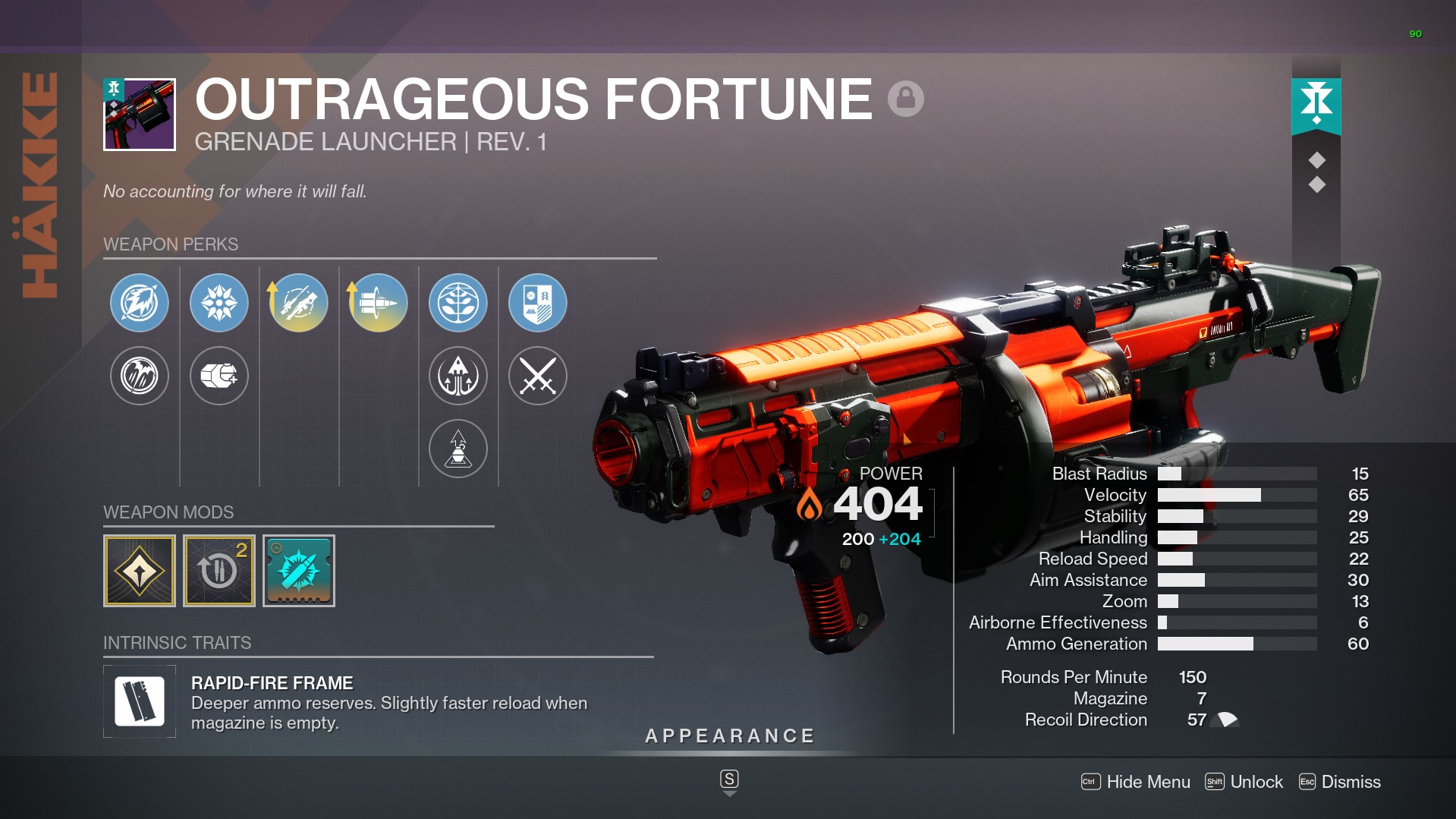Screen dimensions: 1456x819
Task: Choose the grenade-with-plus magazine perk
Action: click(x=219, y=376)
